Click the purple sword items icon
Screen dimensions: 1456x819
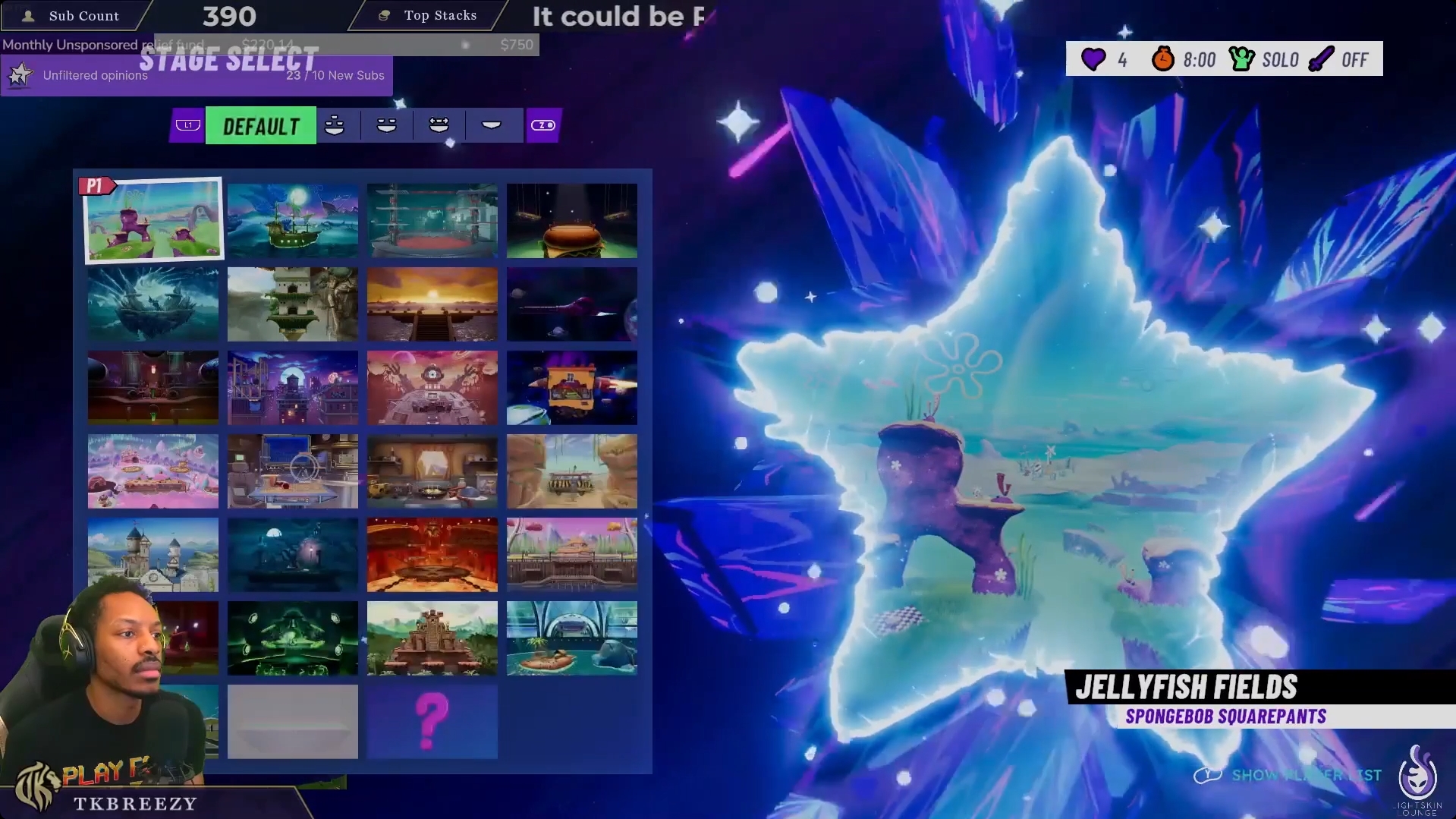point(1321,59)
